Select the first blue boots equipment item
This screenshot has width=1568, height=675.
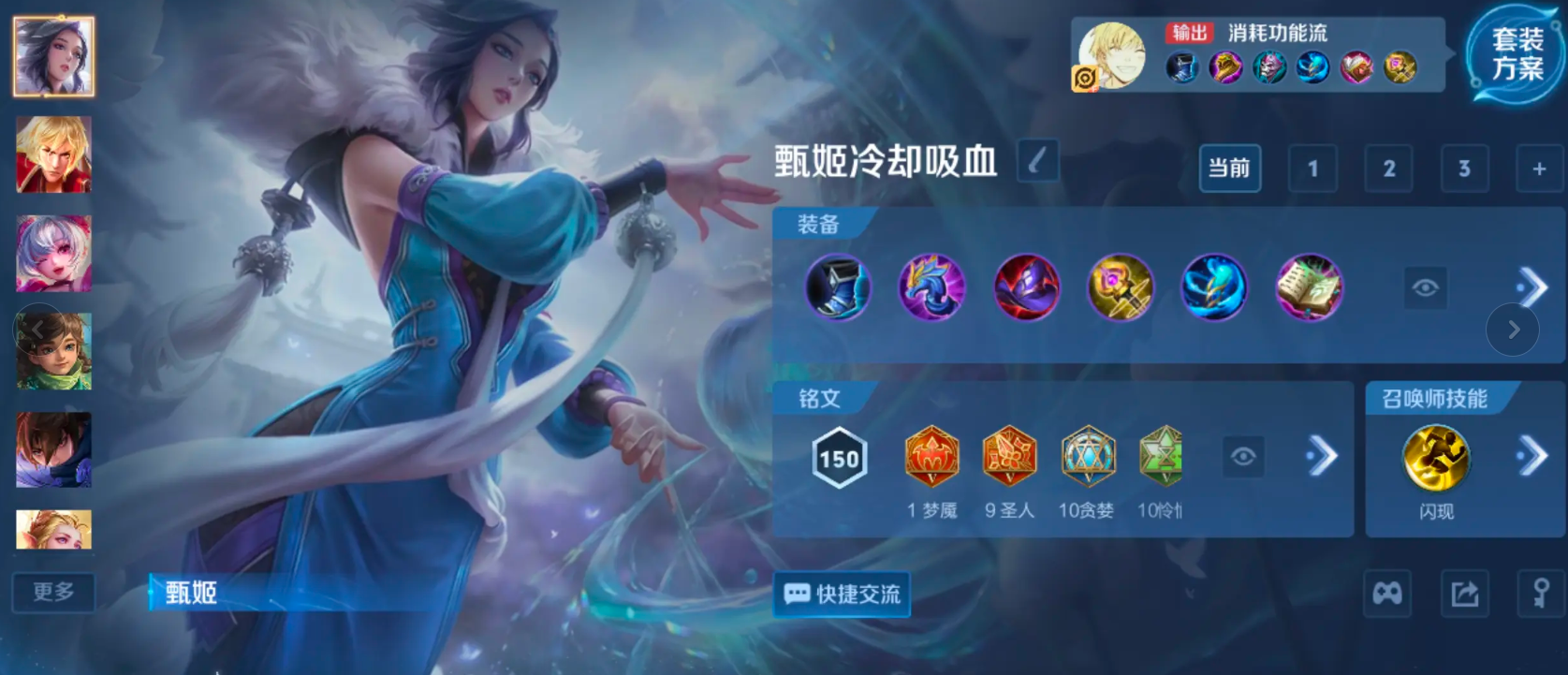click(838, 288)
